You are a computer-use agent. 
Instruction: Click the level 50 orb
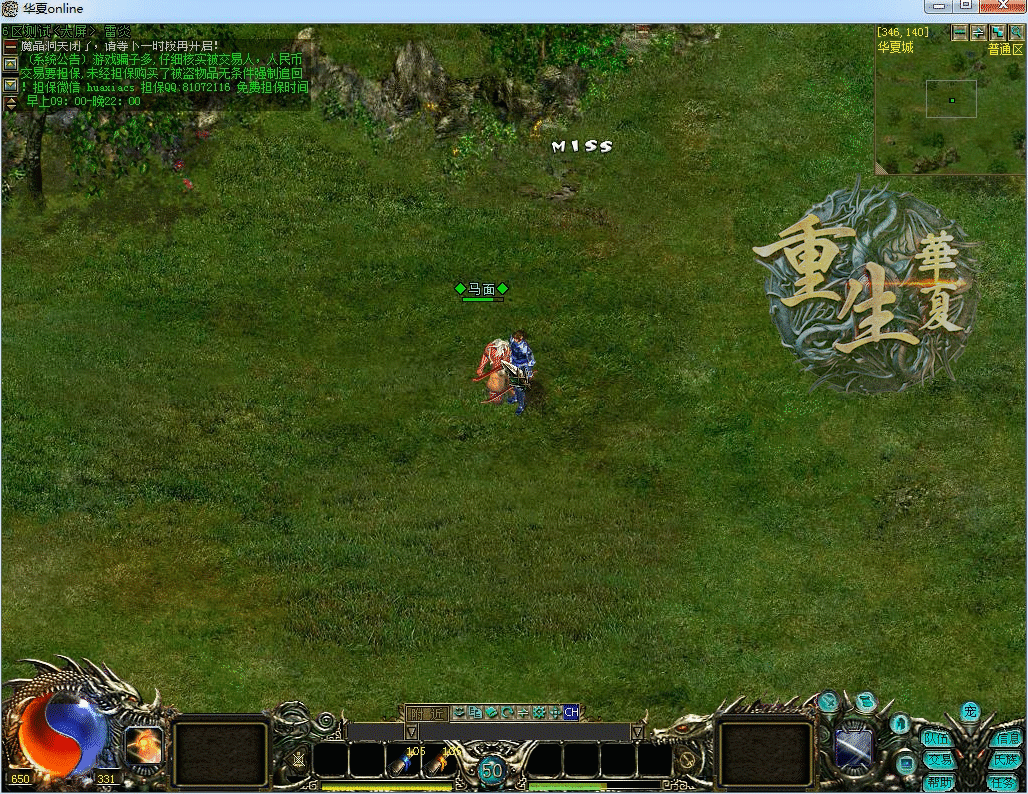coord(491,770)
